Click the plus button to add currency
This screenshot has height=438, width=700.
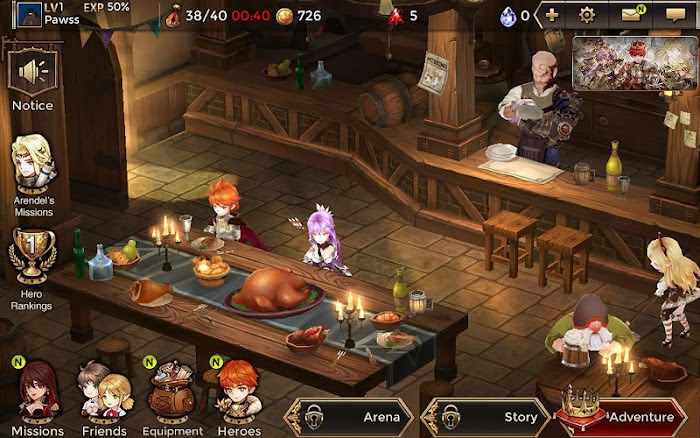552,15
